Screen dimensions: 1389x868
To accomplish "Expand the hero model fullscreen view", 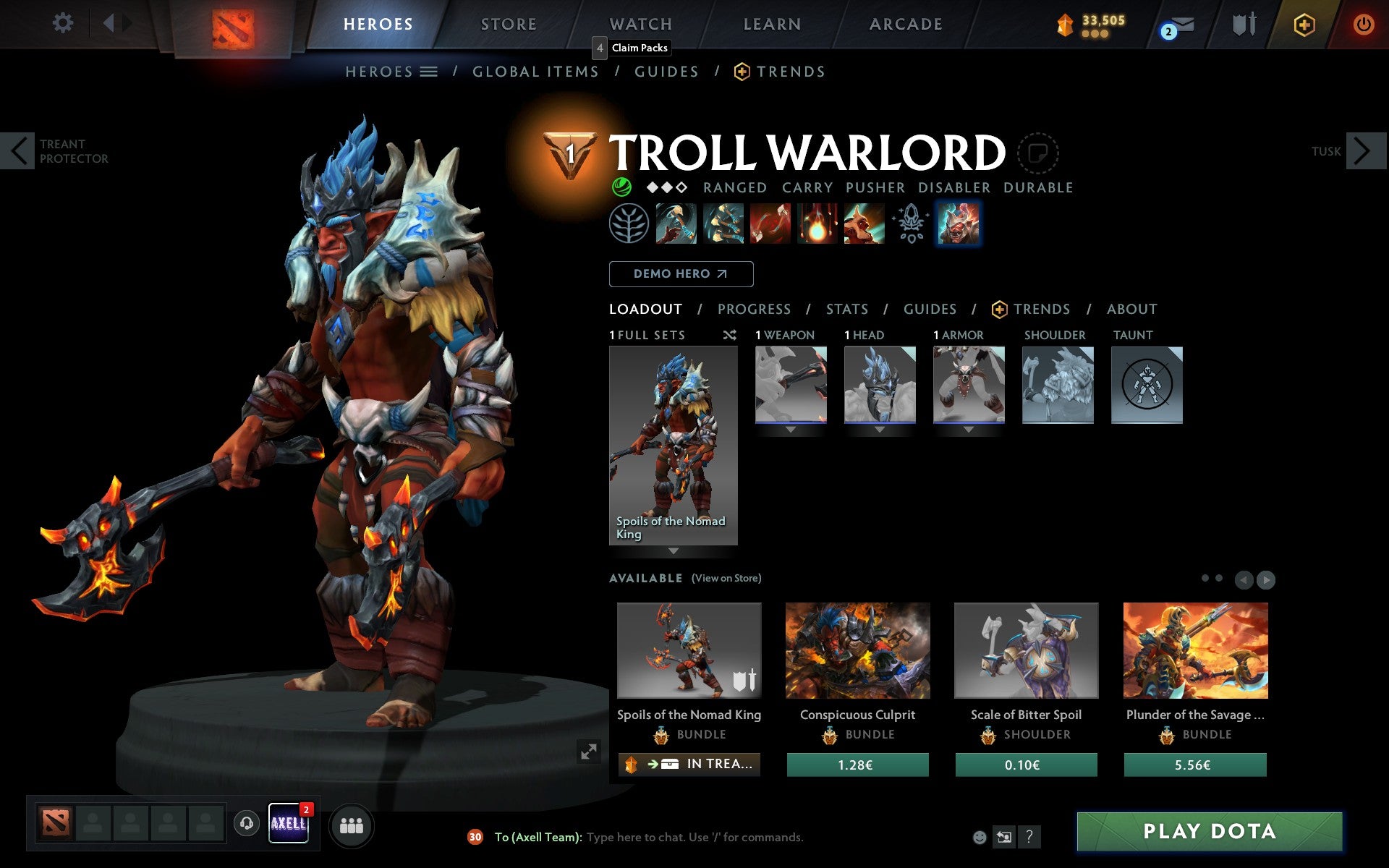I will (587, 753).
